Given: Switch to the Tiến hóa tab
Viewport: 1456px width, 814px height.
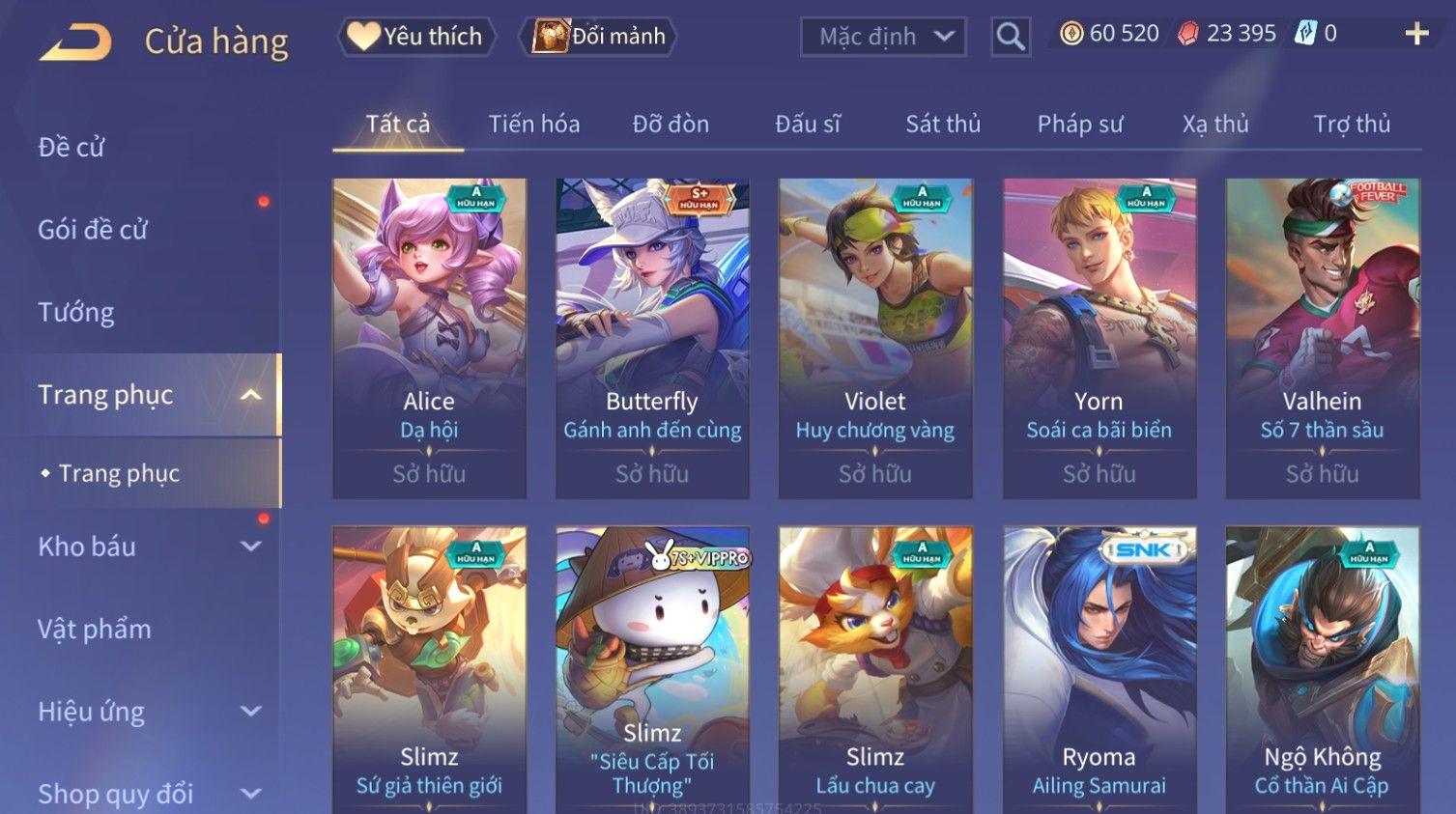Looking at the screenshot, I should pyautogui.click(x=533, y=124).
